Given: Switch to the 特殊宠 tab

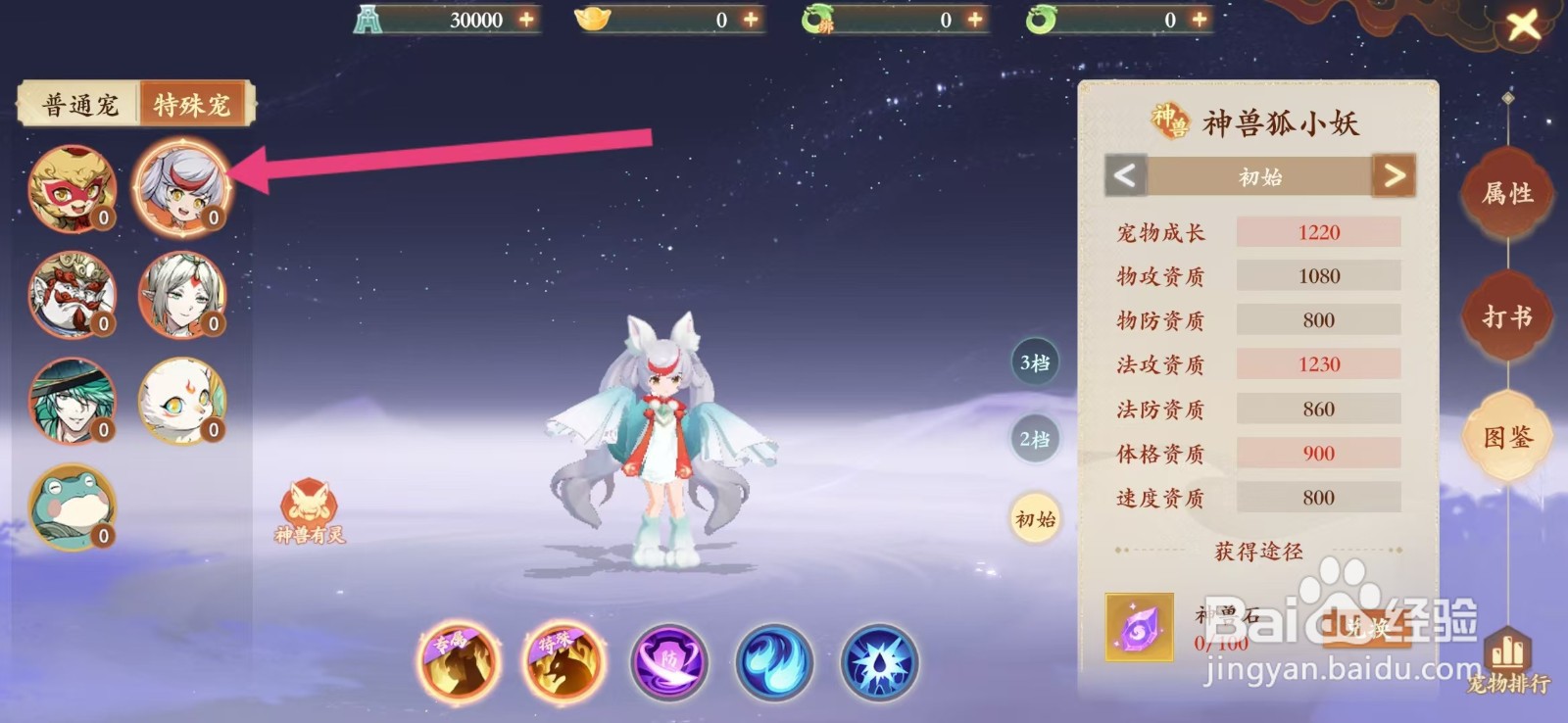Looking at the screenshot, I should tap(193, 103).
